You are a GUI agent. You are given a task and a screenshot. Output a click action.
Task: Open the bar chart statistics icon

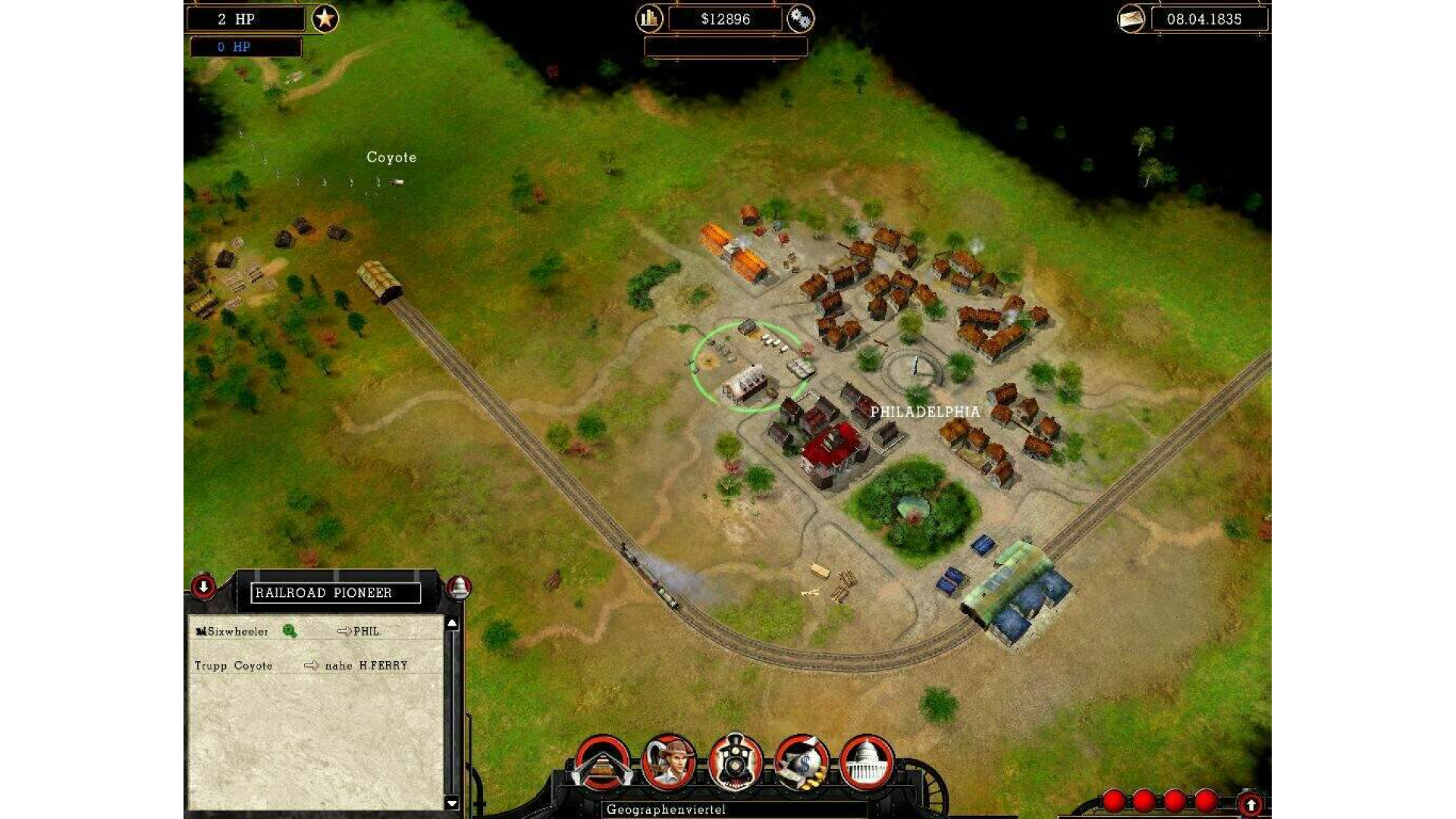[x=649, y=18]
